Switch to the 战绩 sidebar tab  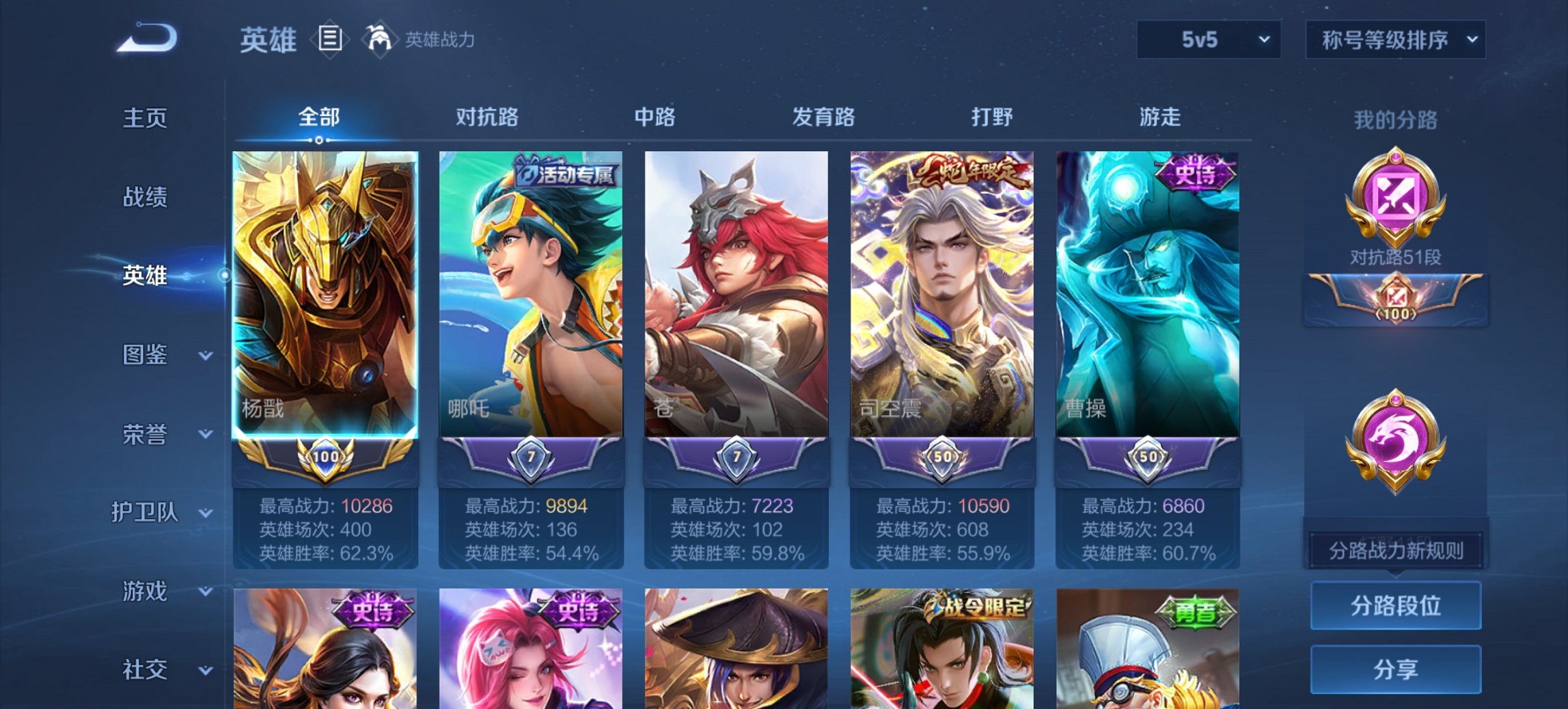[144, 197]
